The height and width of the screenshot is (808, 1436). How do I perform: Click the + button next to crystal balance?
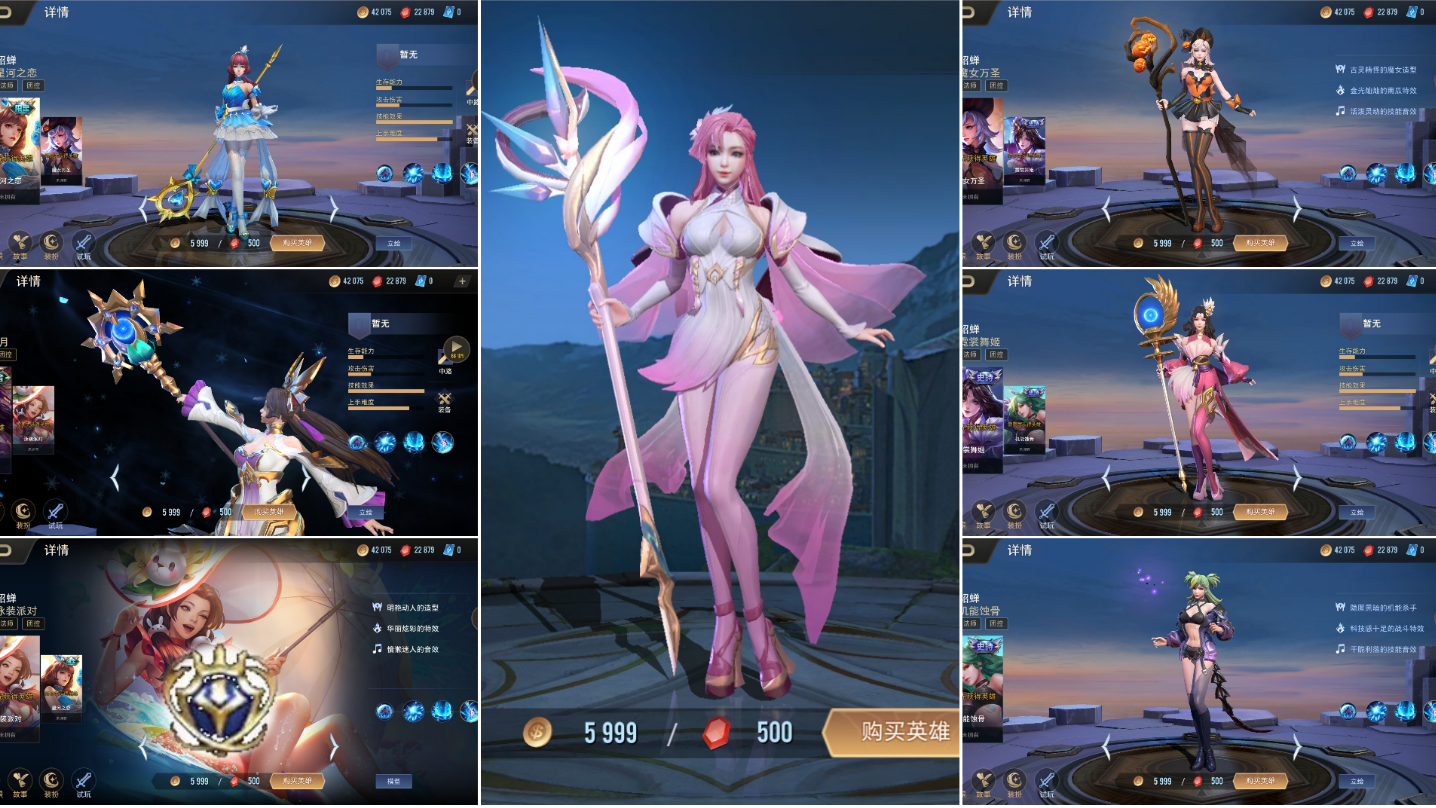point(461,281)
